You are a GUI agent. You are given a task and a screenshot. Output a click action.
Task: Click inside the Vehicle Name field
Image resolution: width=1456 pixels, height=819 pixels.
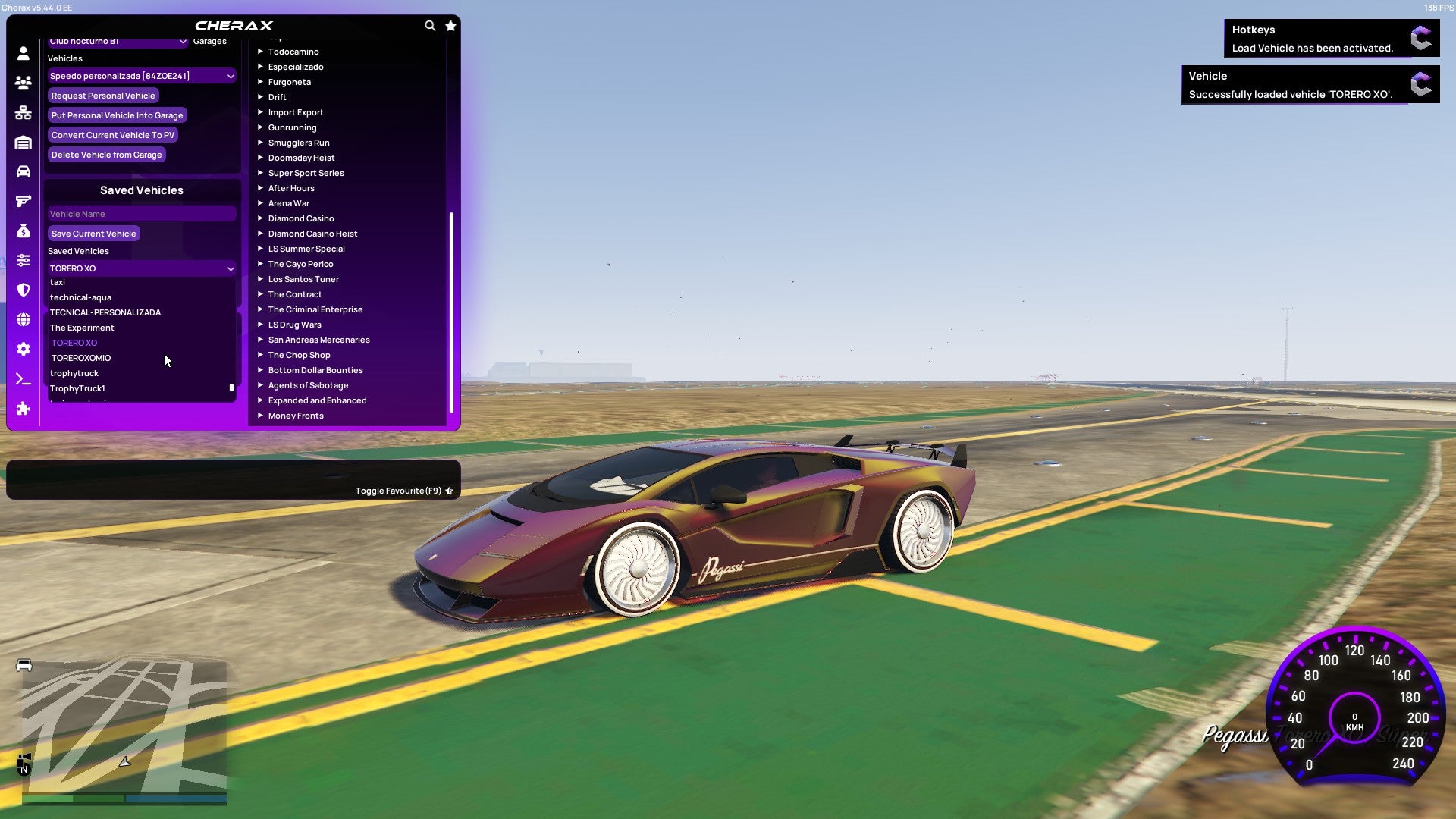[141, 213]
